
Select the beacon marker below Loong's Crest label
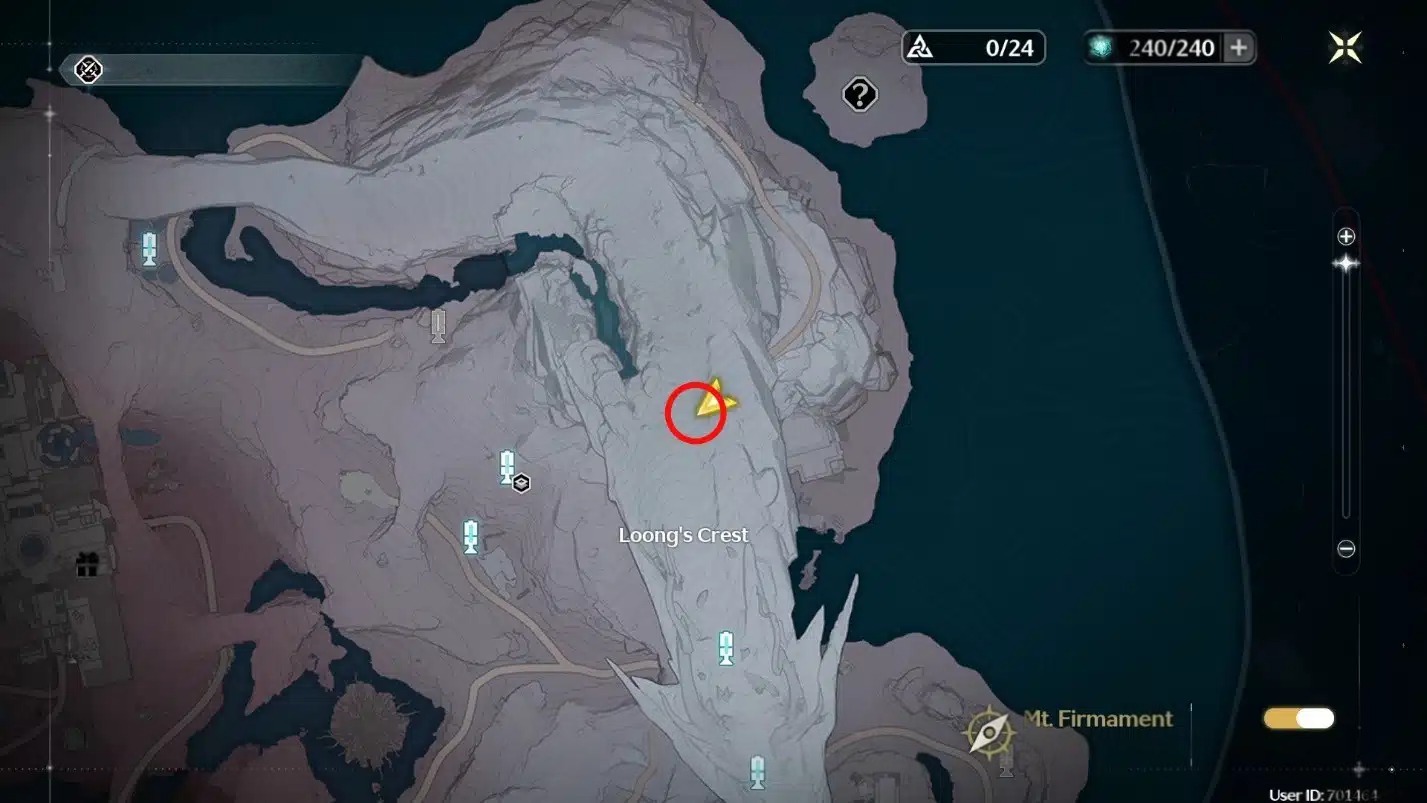[726, 648]
